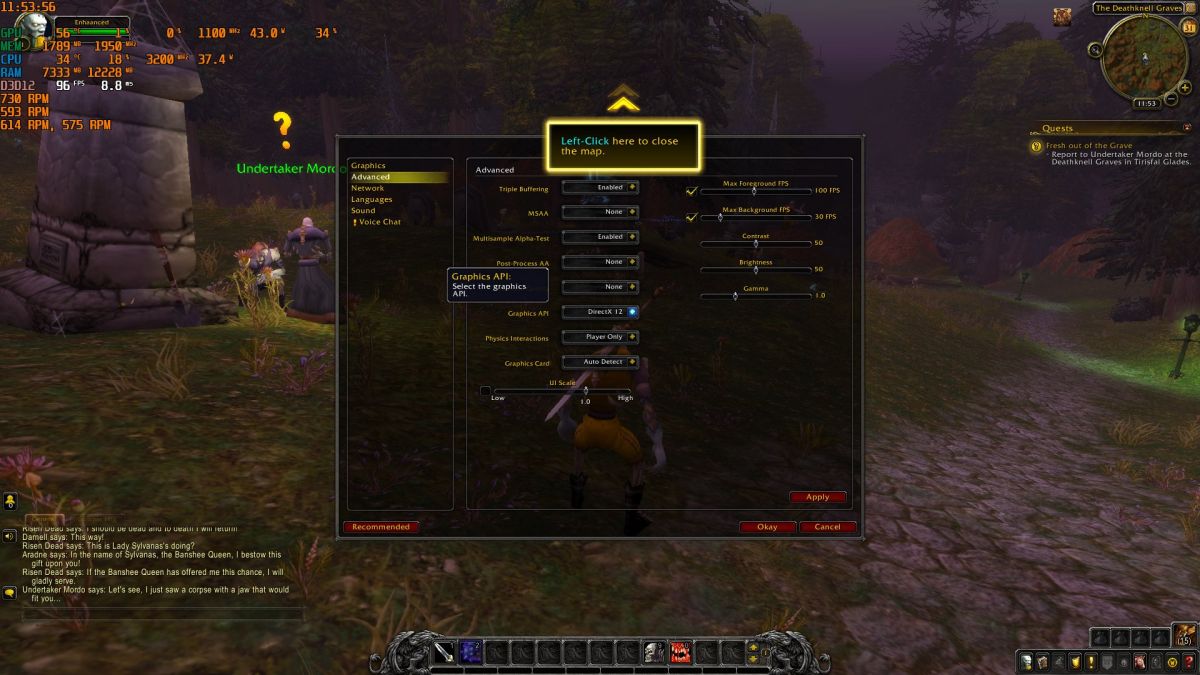Toggle the Max Foreground FPS checkbox
Viewport: 1200px width, 675px height.
[x=692, y=190]
